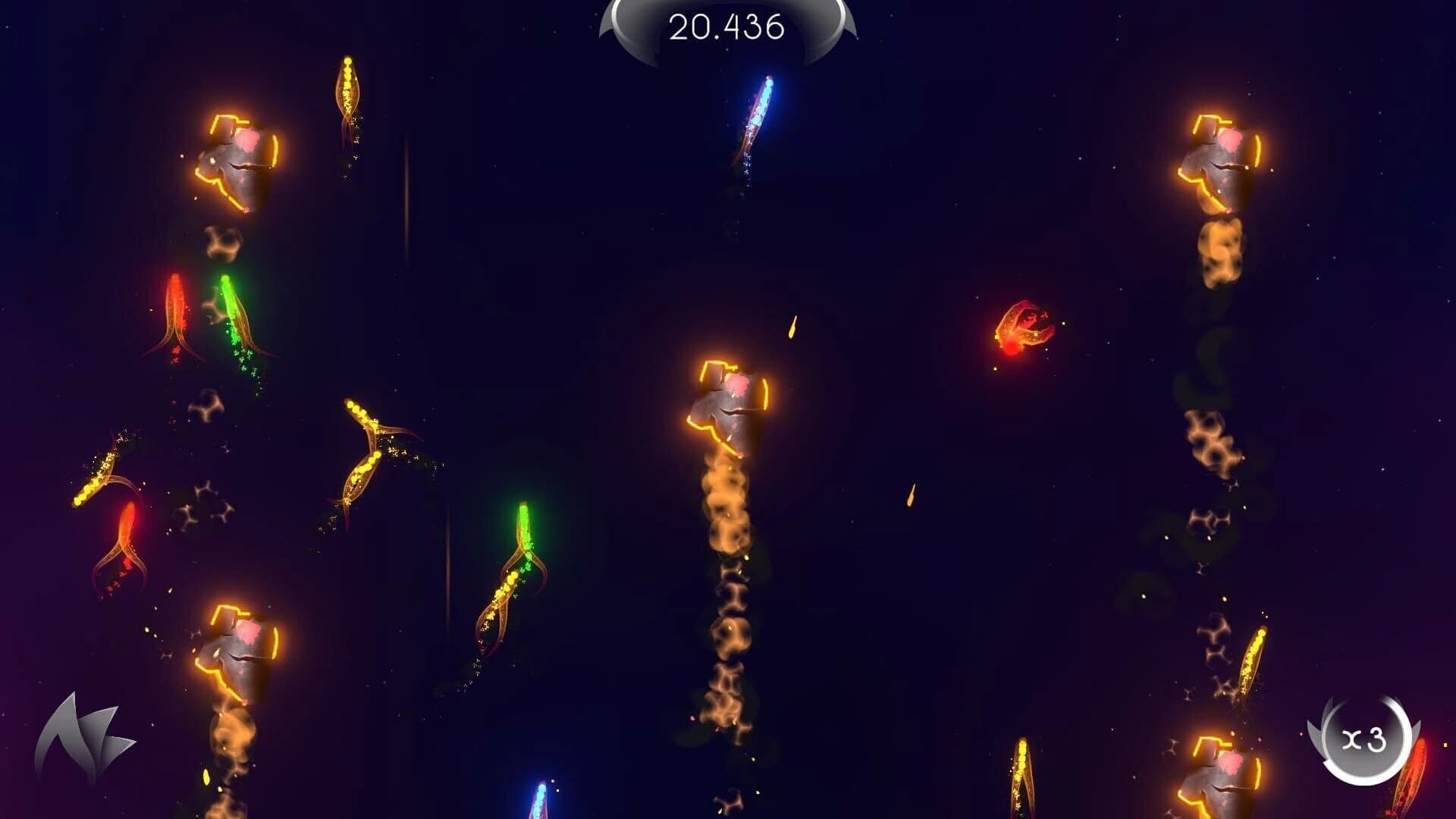This screenshot has width=1456, height=819.
Task: Click the score display showing 20.436
Action: pos(726,28)
